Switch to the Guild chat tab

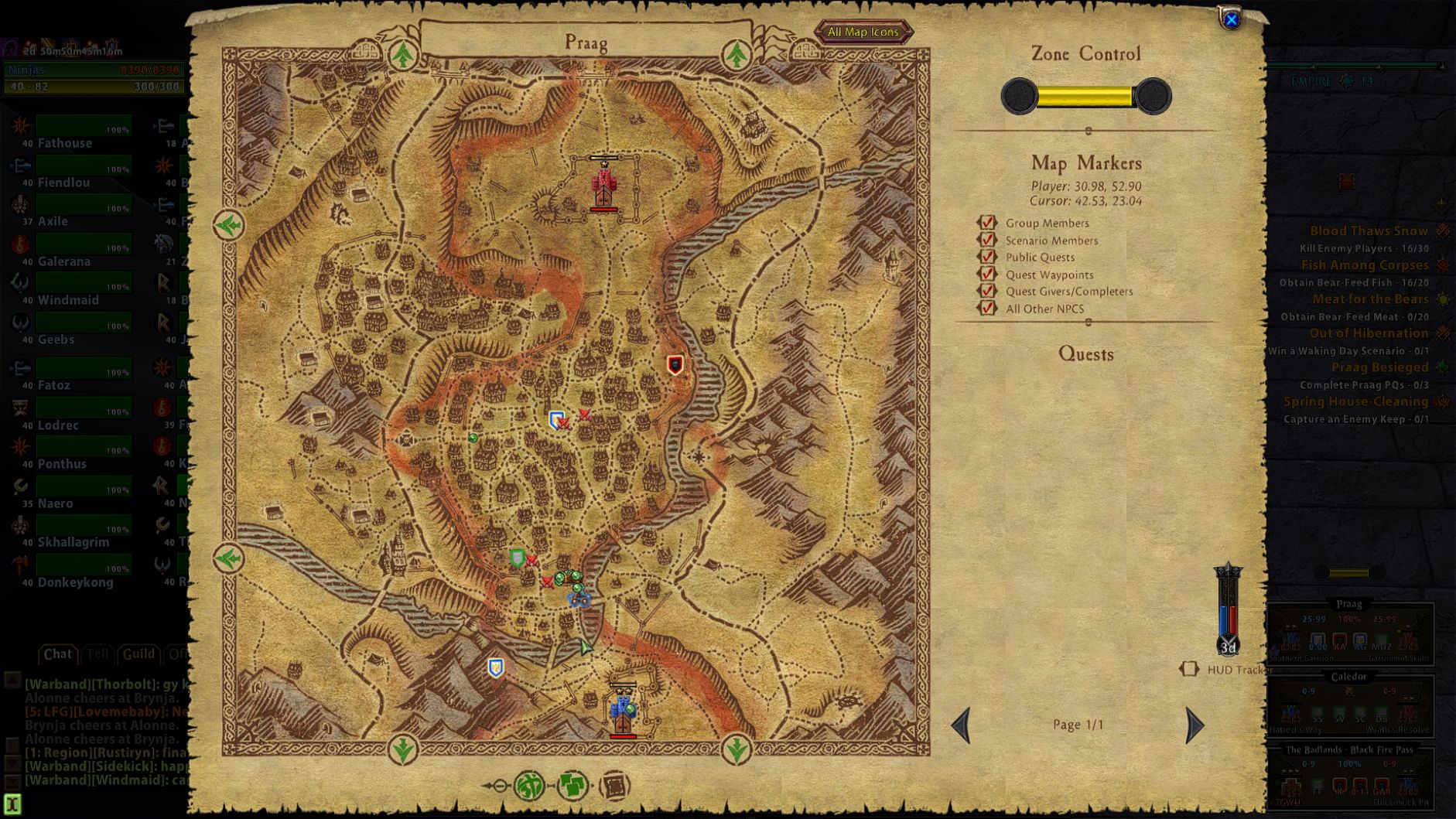(x=138, y=654)
